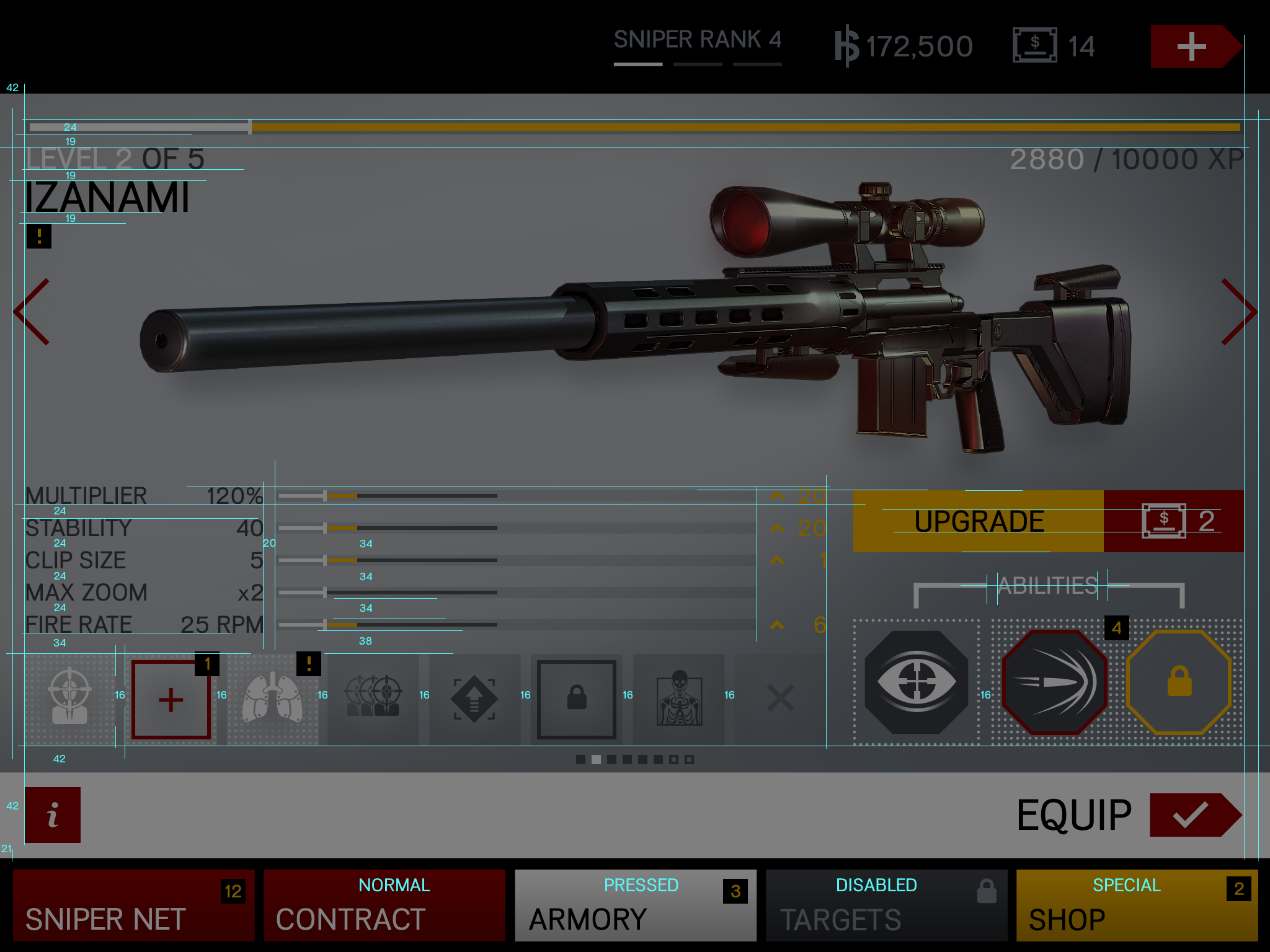
Task: Select the skeleton x-ray perk icon
Action: [679, 700]
